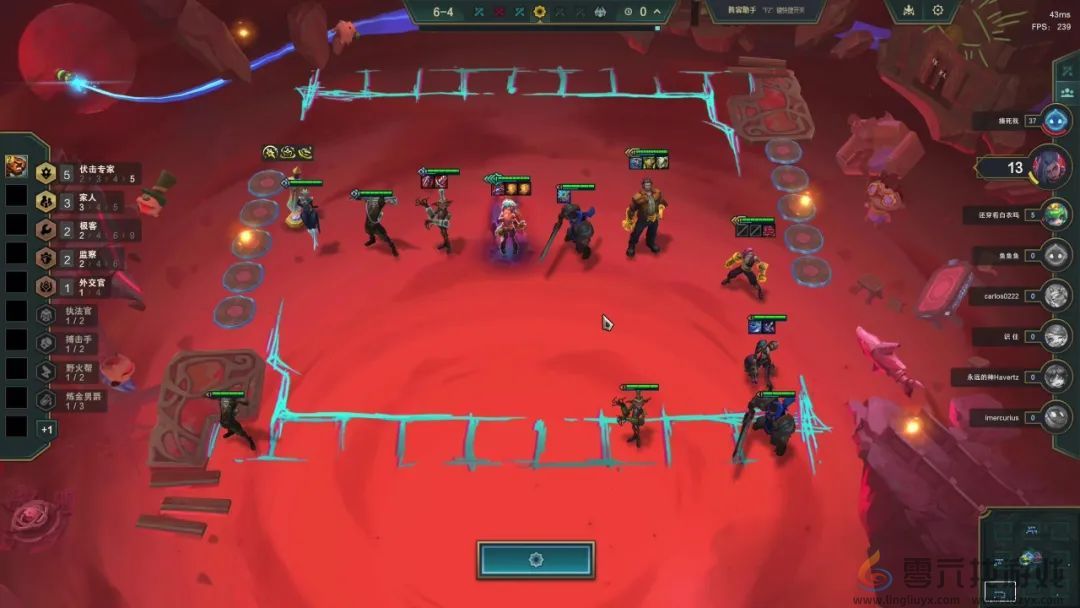Expand hidden traits with +1 button
1080x608 pixels.
point(46,428)
